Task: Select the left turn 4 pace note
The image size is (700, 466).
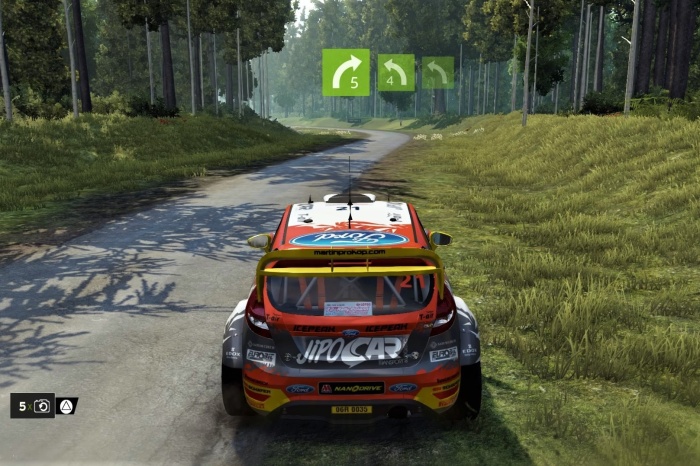Action: click(396, 72)
